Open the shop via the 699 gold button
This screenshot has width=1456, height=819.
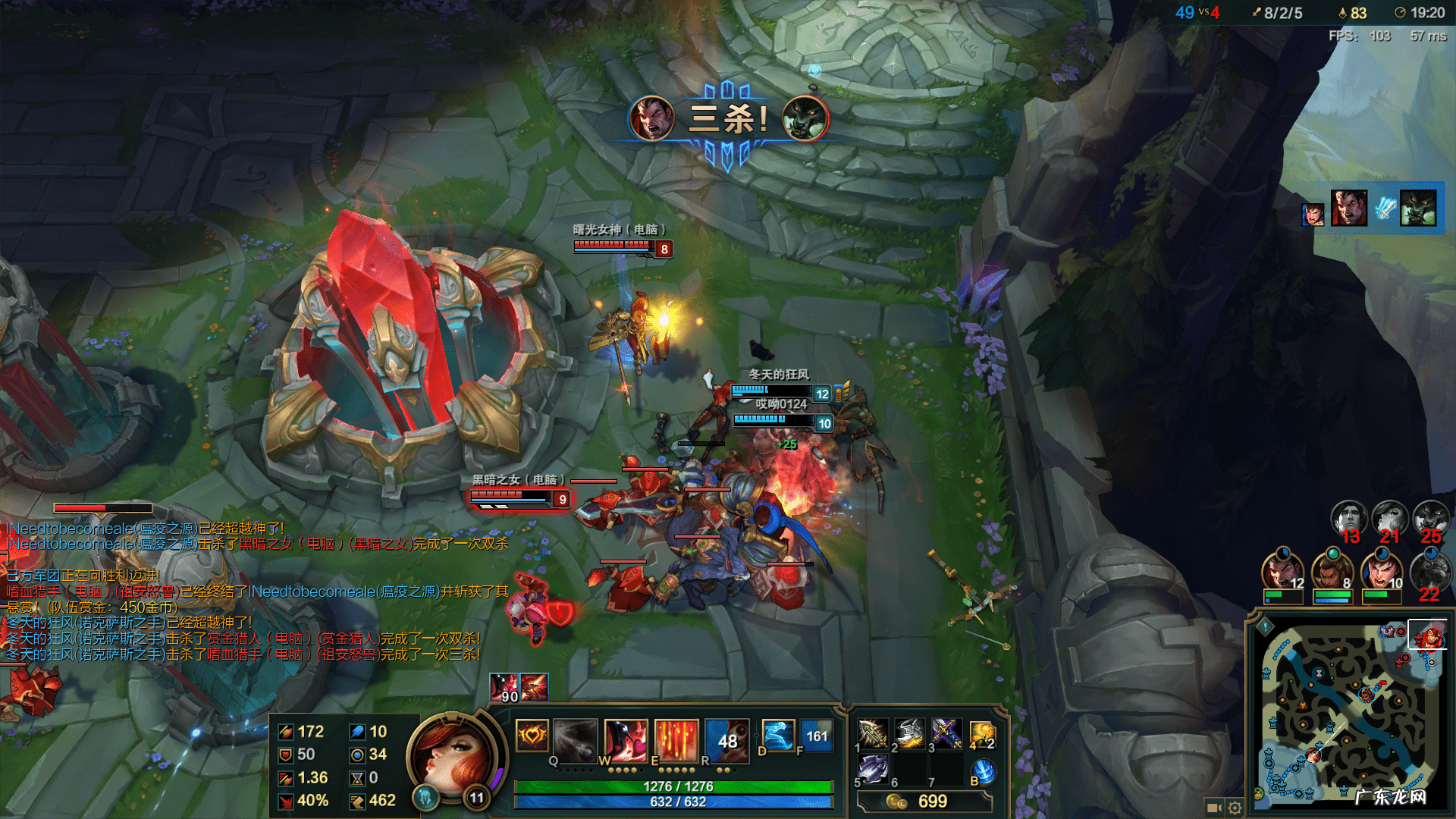point(924,802)
